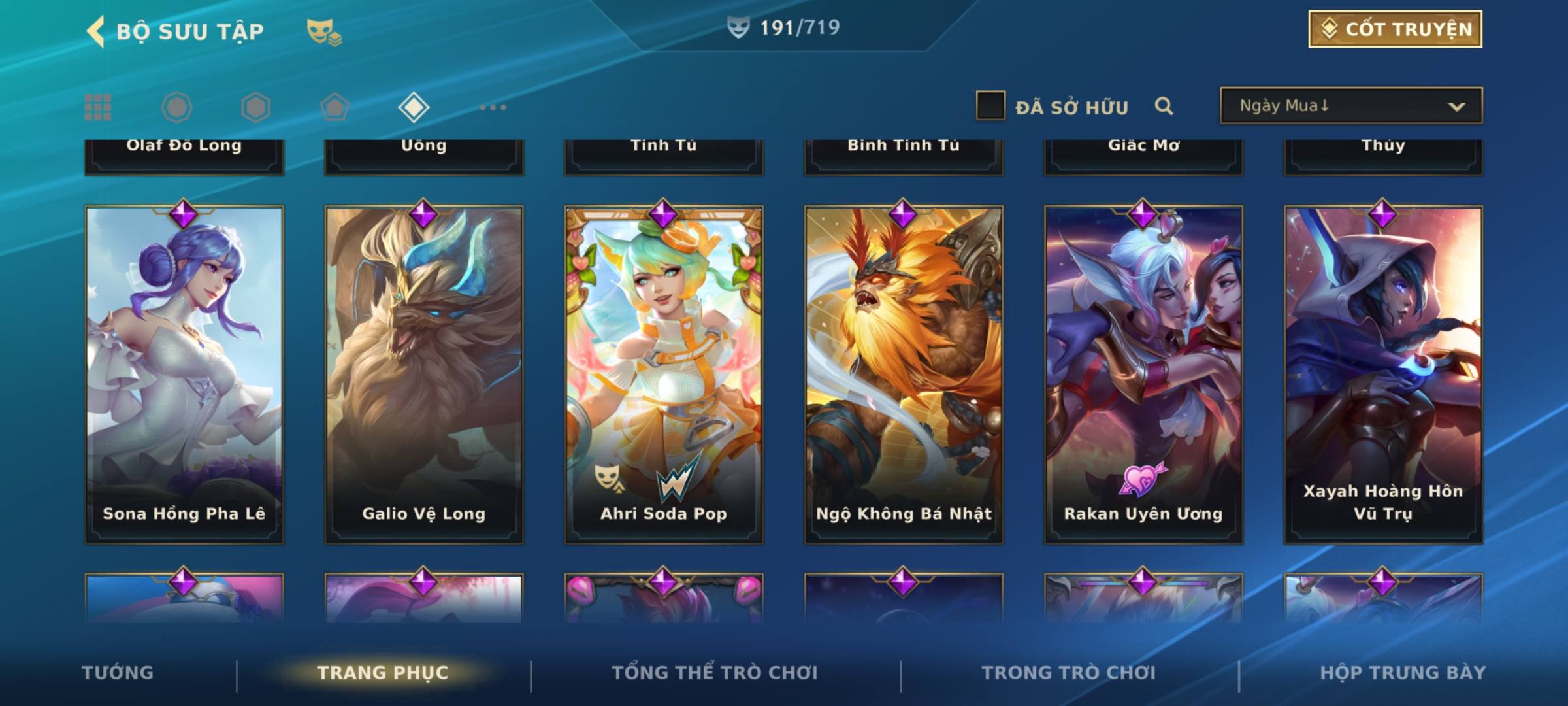The width and height of the screenshot is (1568, 706).
Task: Open the Trong Trò Chơi tab
Action: (1069, 673)
